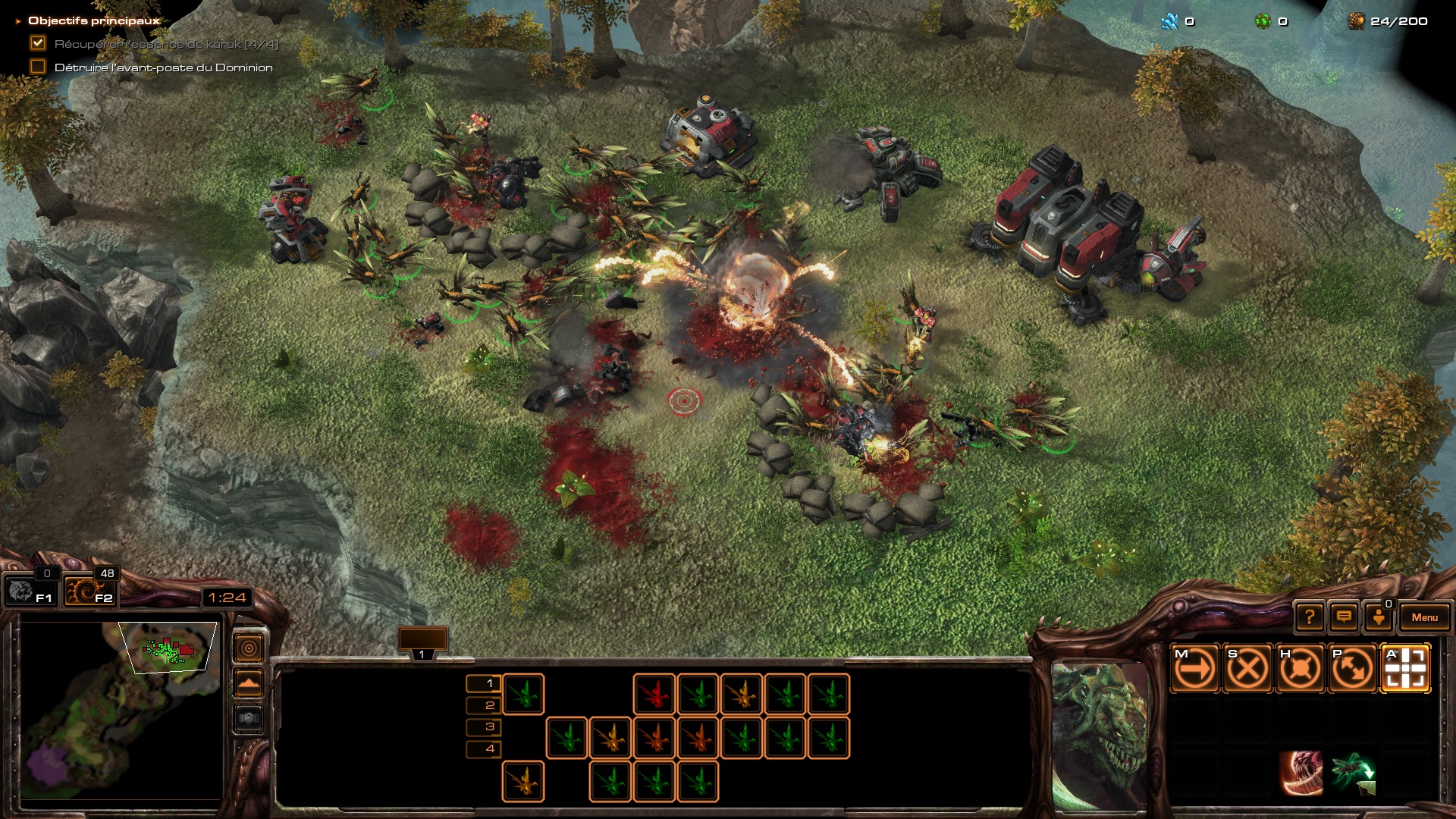Activate the minimap ping button
Screen dimensions: 1456x819
[249, 648]
